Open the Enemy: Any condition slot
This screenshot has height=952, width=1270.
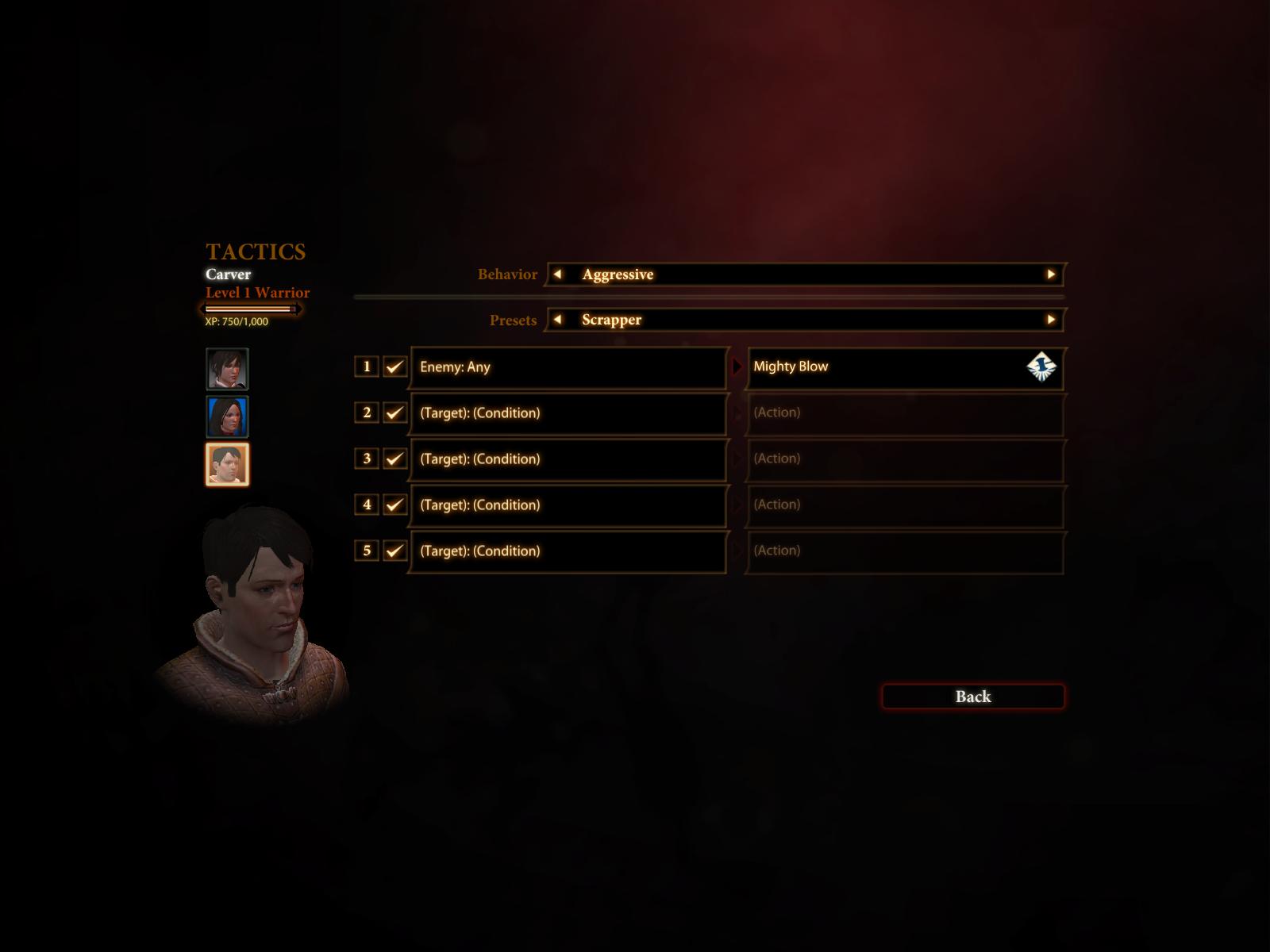pyautogui.click(x=568, y=367)
